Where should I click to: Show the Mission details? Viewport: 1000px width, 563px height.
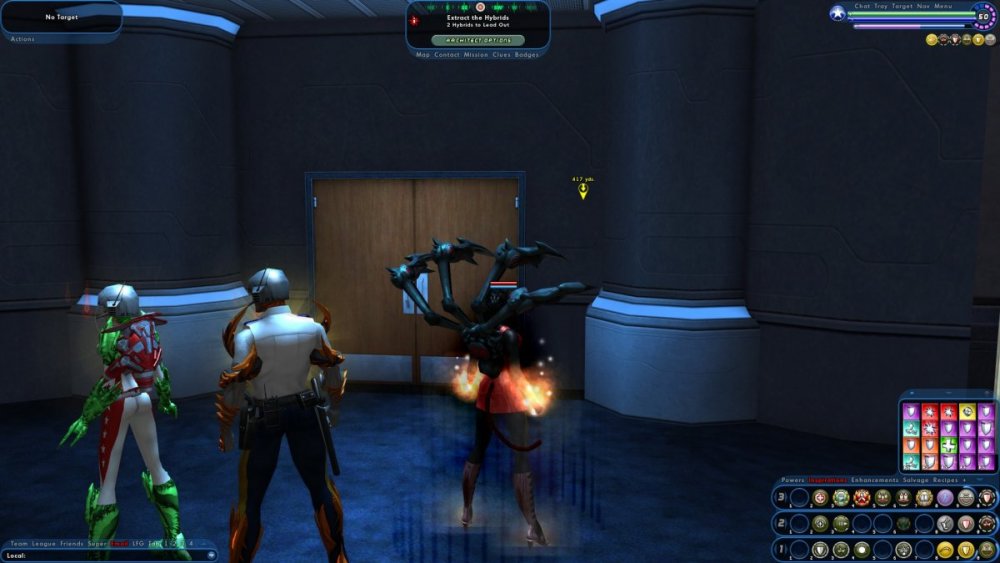476,55
